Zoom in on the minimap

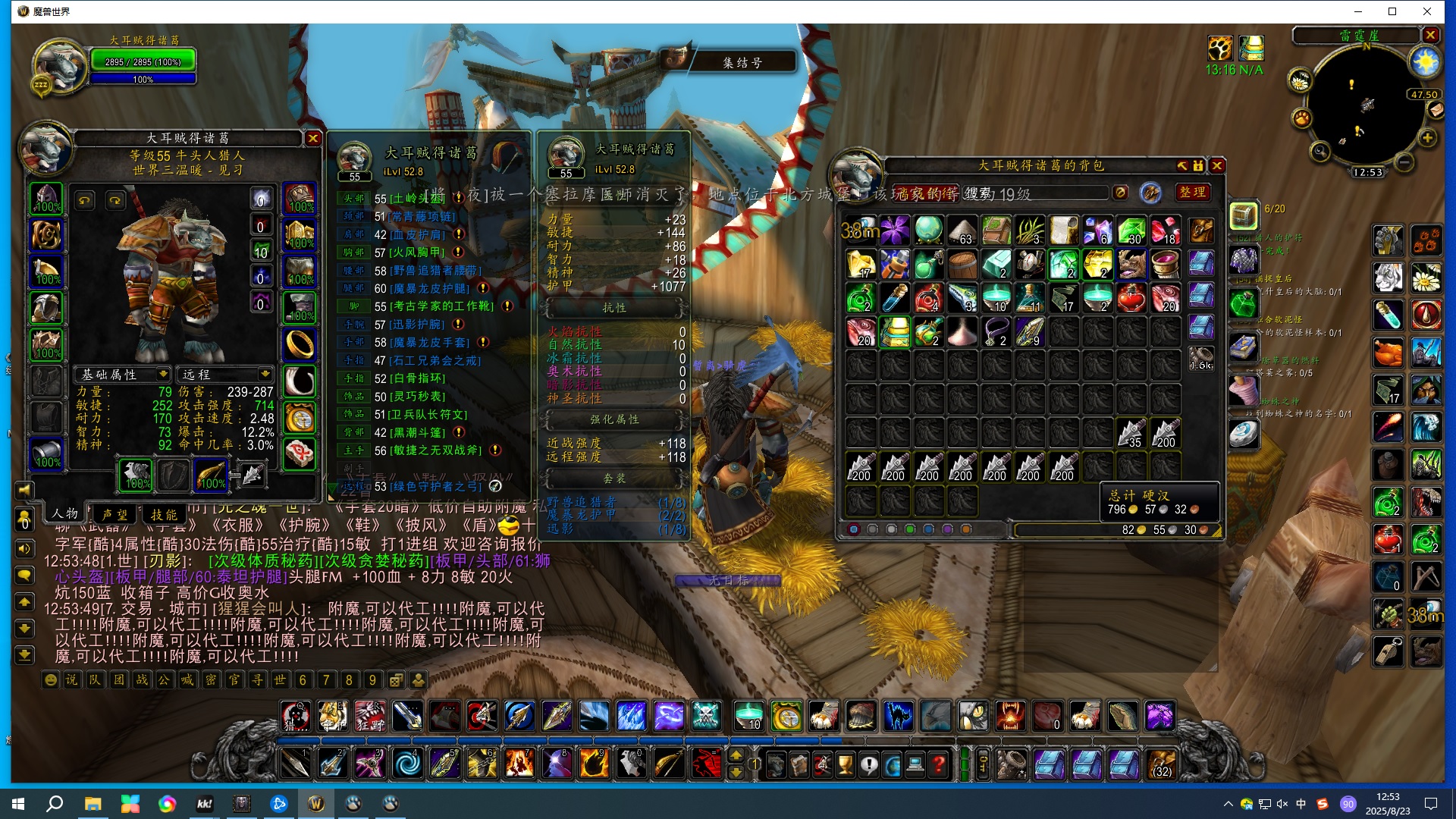point(1427,138)
